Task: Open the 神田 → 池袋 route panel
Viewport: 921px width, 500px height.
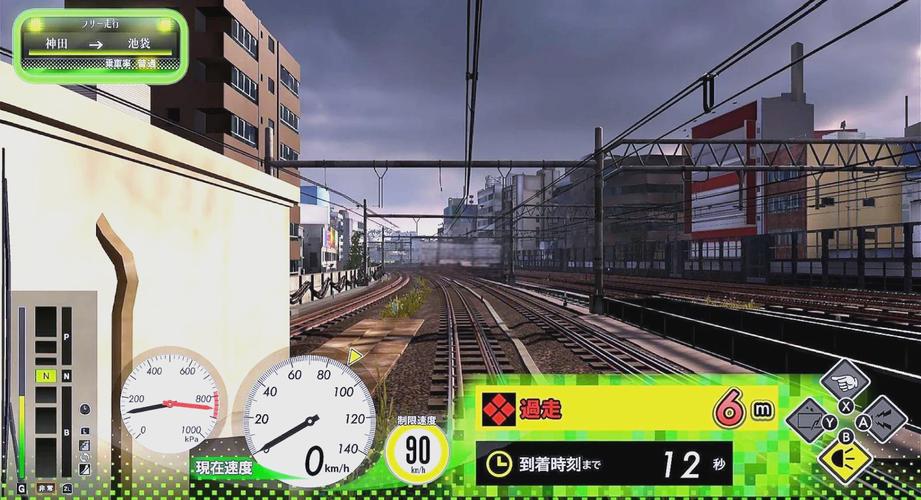Action: (100, 45)
